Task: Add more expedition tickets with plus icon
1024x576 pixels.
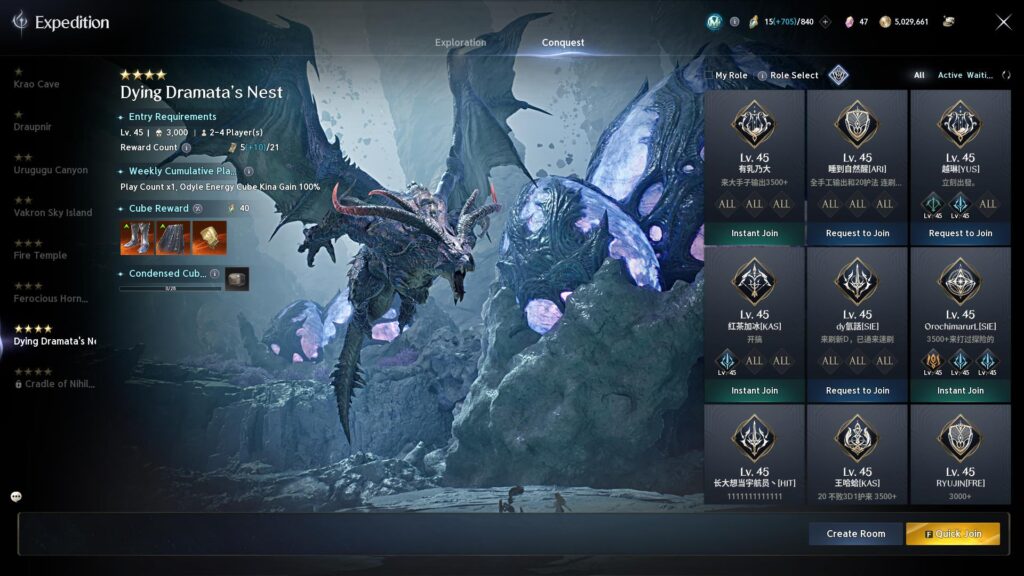Action: (825, 21)
